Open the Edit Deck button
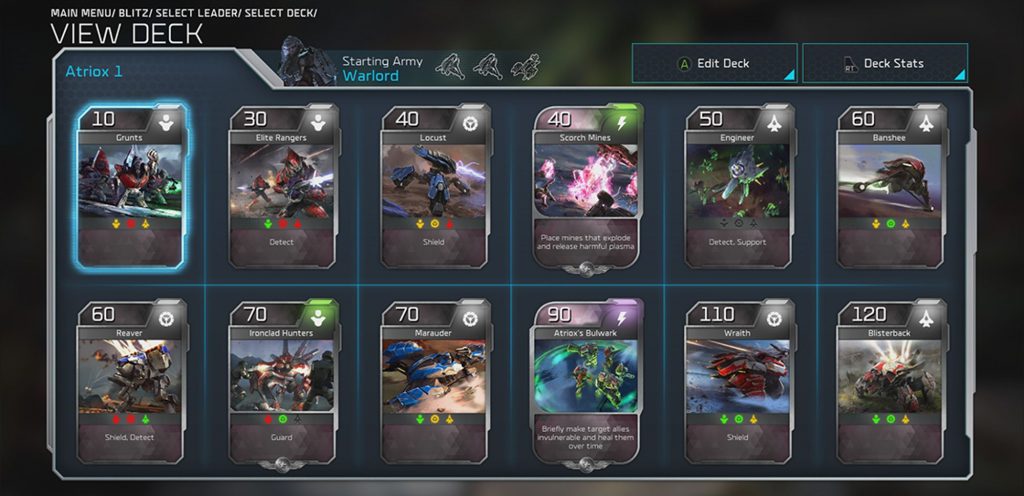The width and height of the screenshot is (1024, 496). 714,63
